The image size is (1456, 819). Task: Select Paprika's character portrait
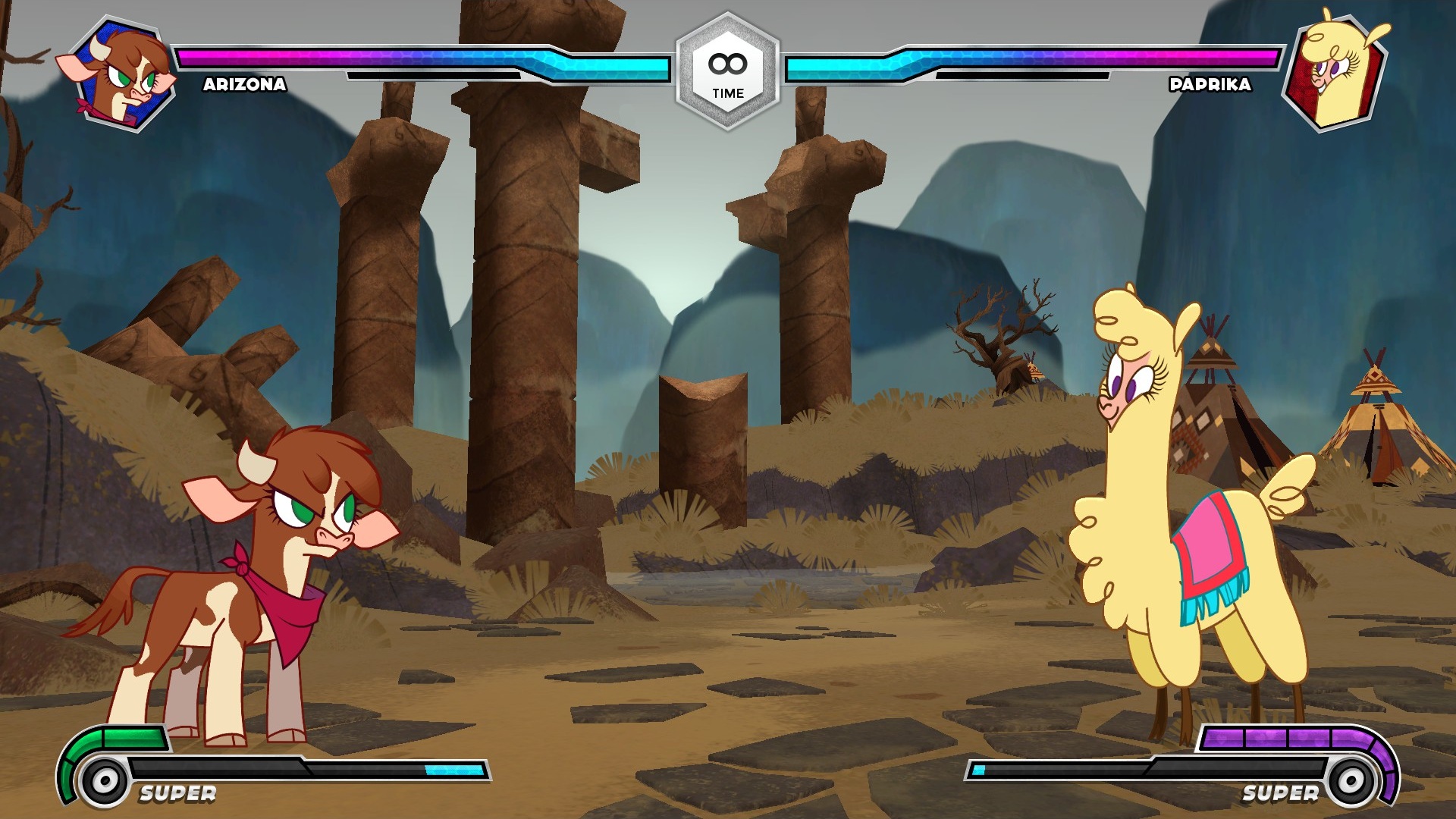coord(1336,73)
